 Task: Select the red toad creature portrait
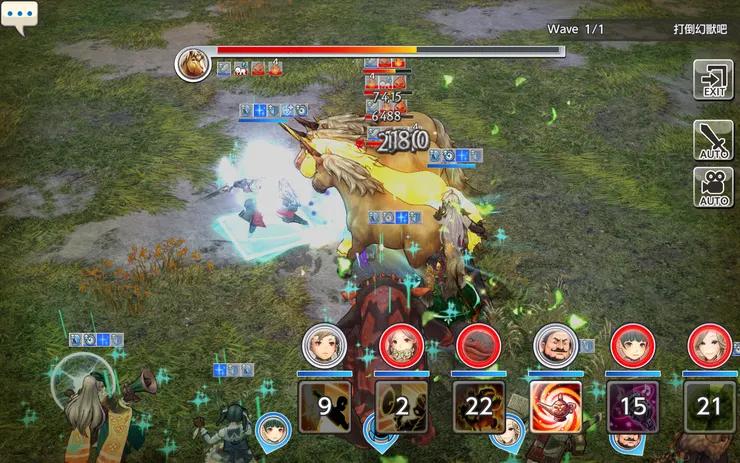478,346
